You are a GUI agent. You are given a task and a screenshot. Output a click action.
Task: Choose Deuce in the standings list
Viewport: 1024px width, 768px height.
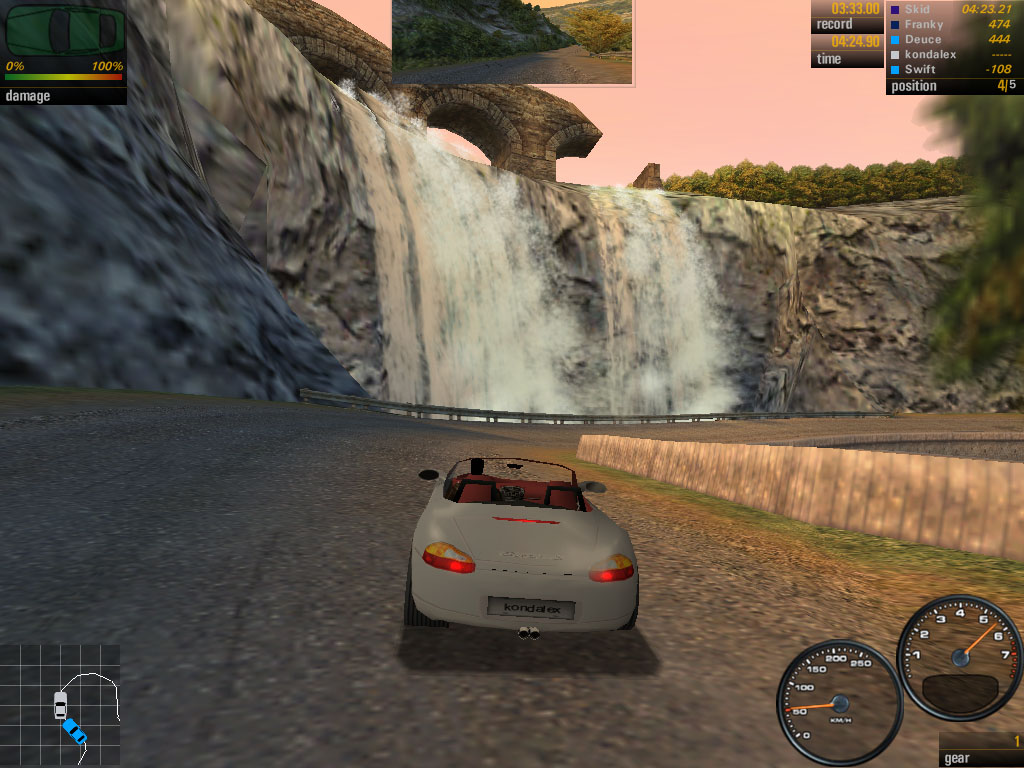click(x=922, y=40)
